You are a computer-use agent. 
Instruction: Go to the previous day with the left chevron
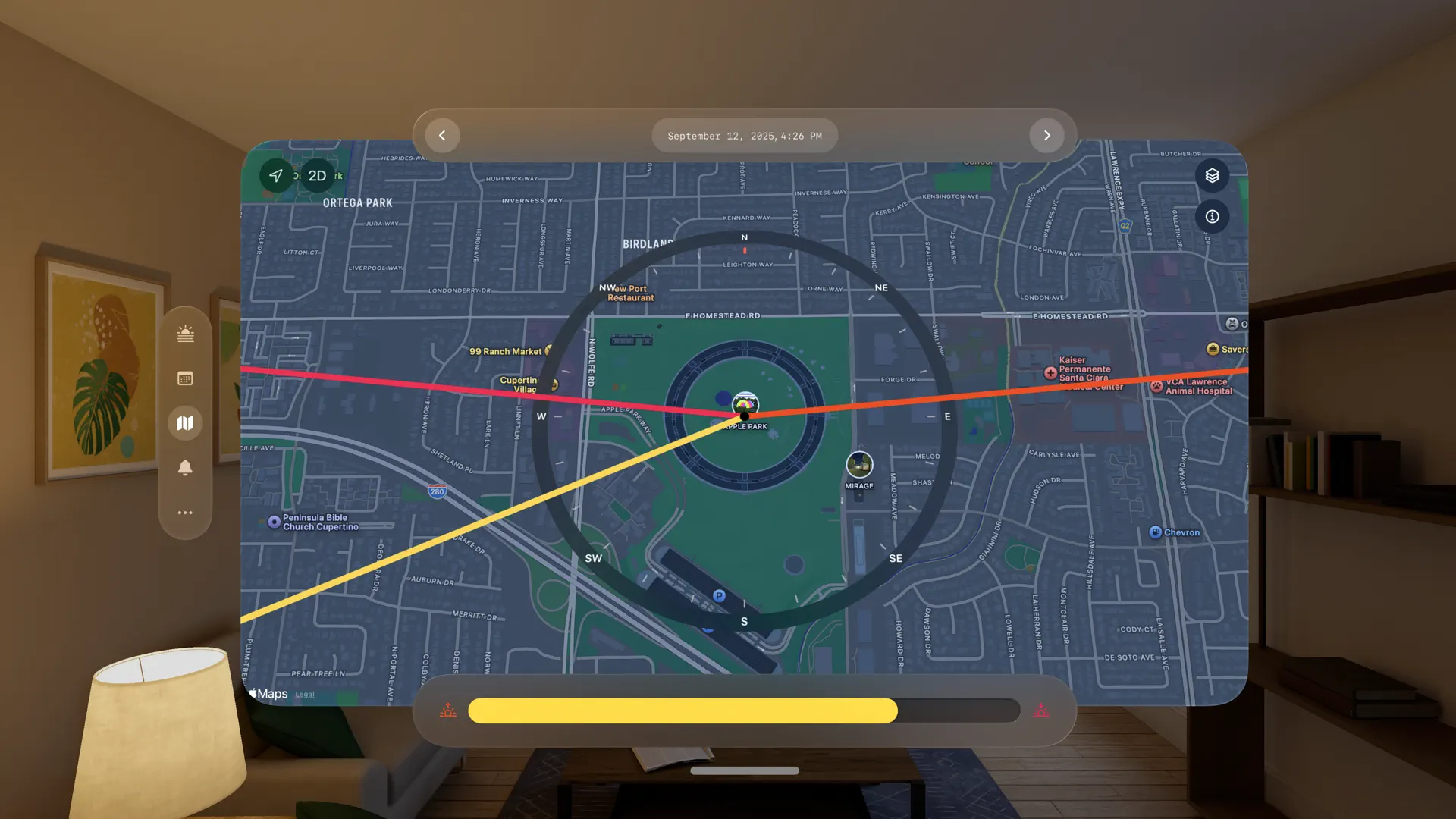(442, 135)
